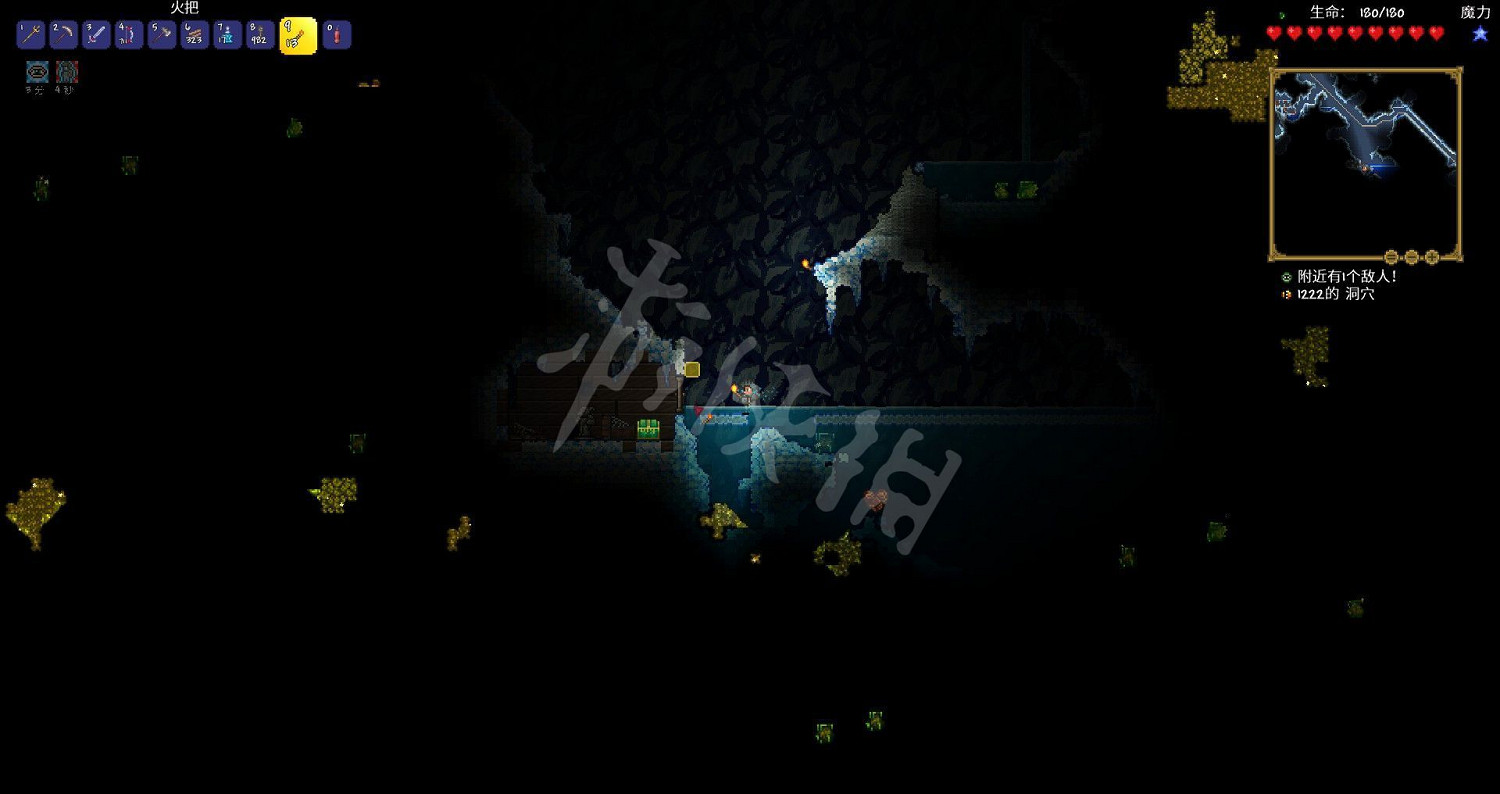Select the axe in hotbar slot 5
This screenshot has height=794, width=1500.
click(x=161, y=34)
